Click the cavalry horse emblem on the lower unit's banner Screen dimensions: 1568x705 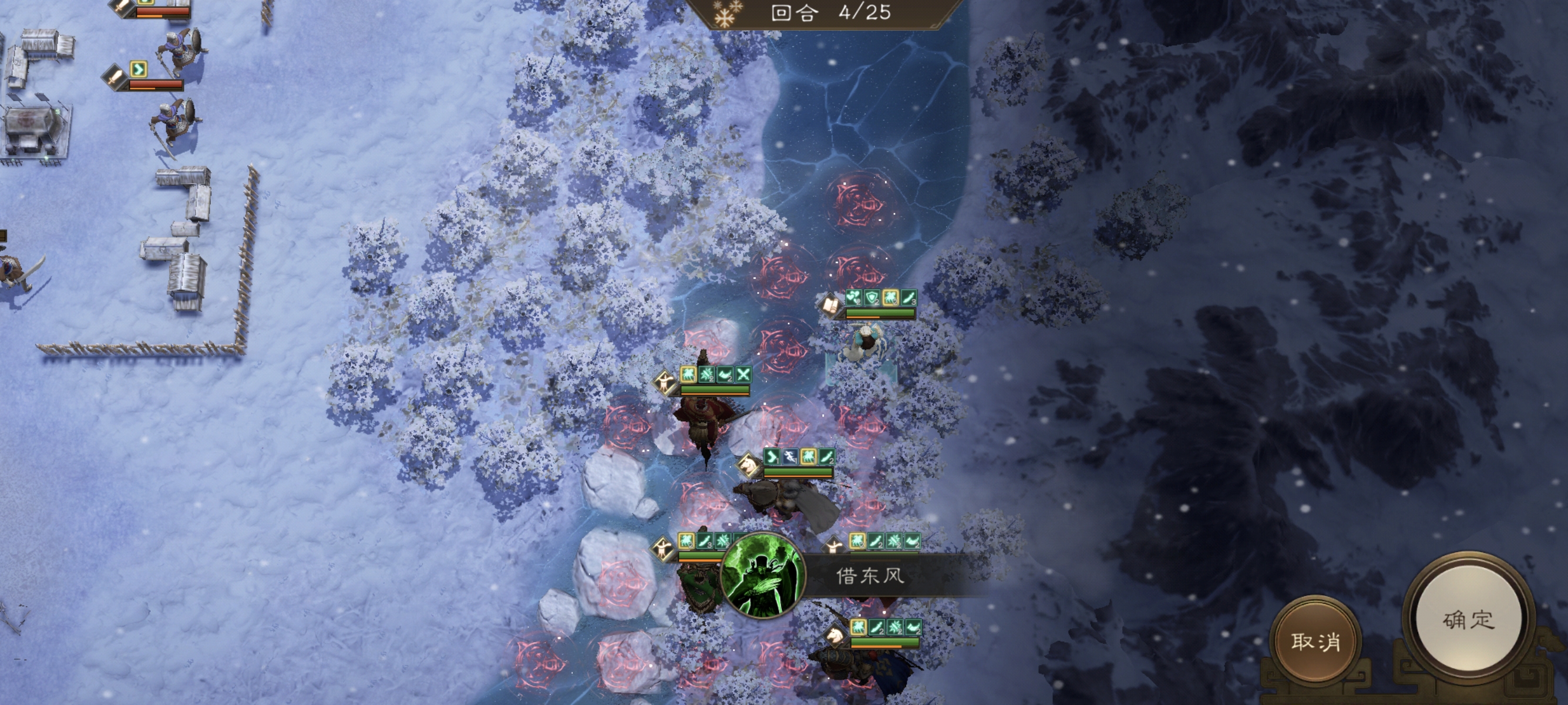pyautogui.click(x=834, y=638)
